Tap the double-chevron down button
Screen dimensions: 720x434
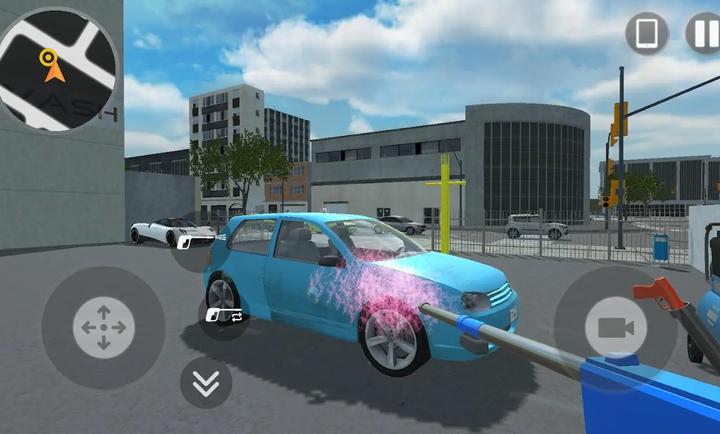click(206, 382)
